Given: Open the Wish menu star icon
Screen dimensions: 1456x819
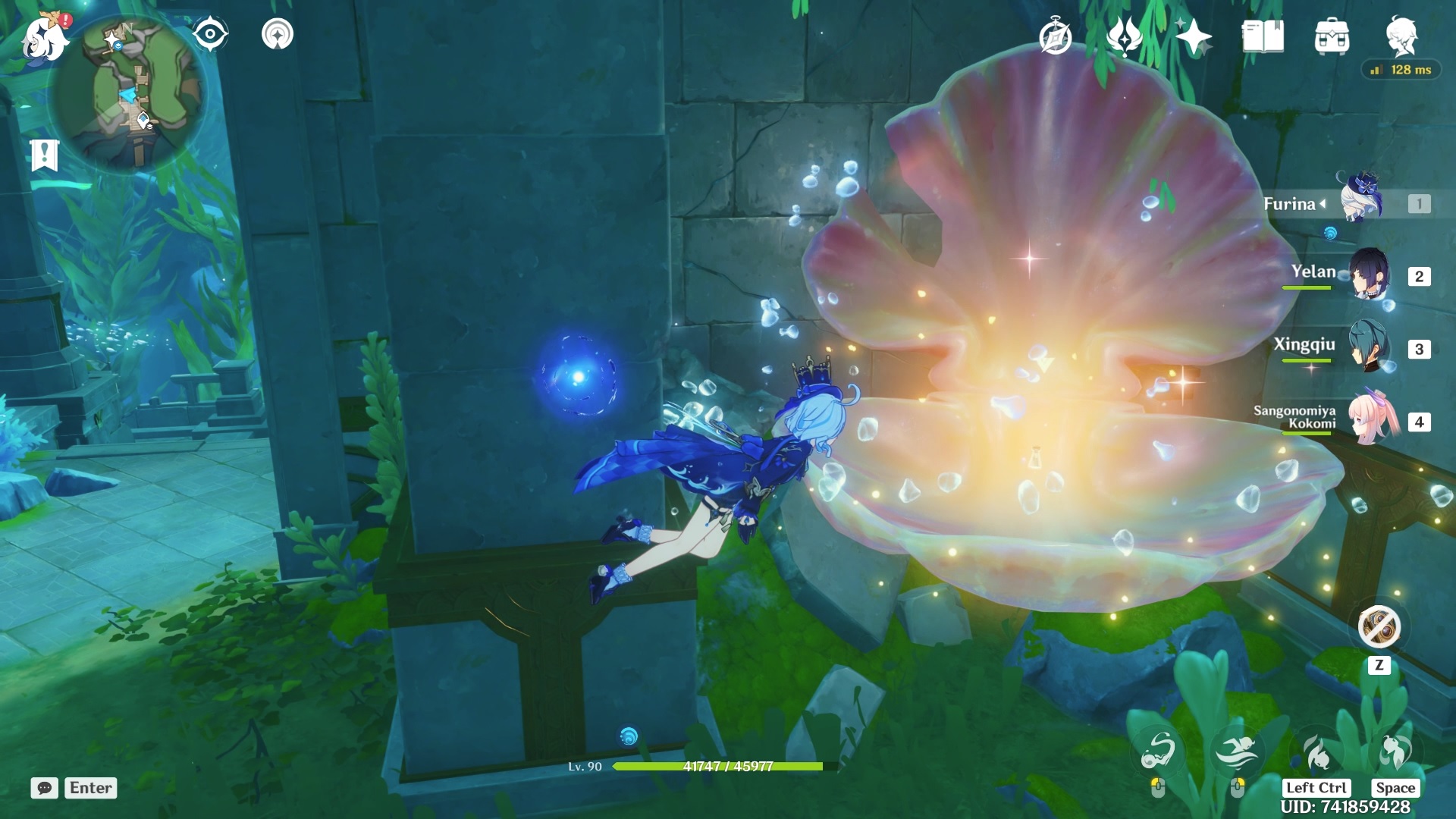Looking at the screenshot, I should pyautogui.click(x=1194, y=34).
